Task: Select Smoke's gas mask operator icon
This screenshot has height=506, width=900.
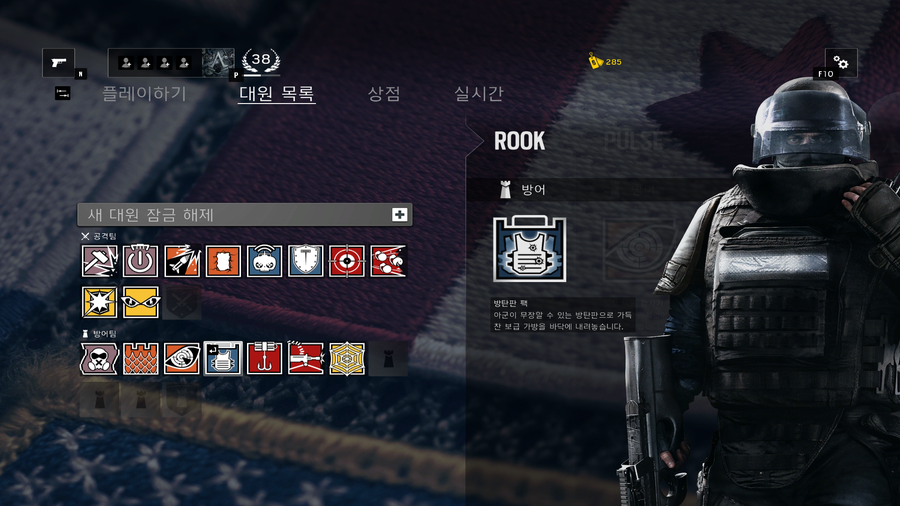Action: [x=100, y=358]
